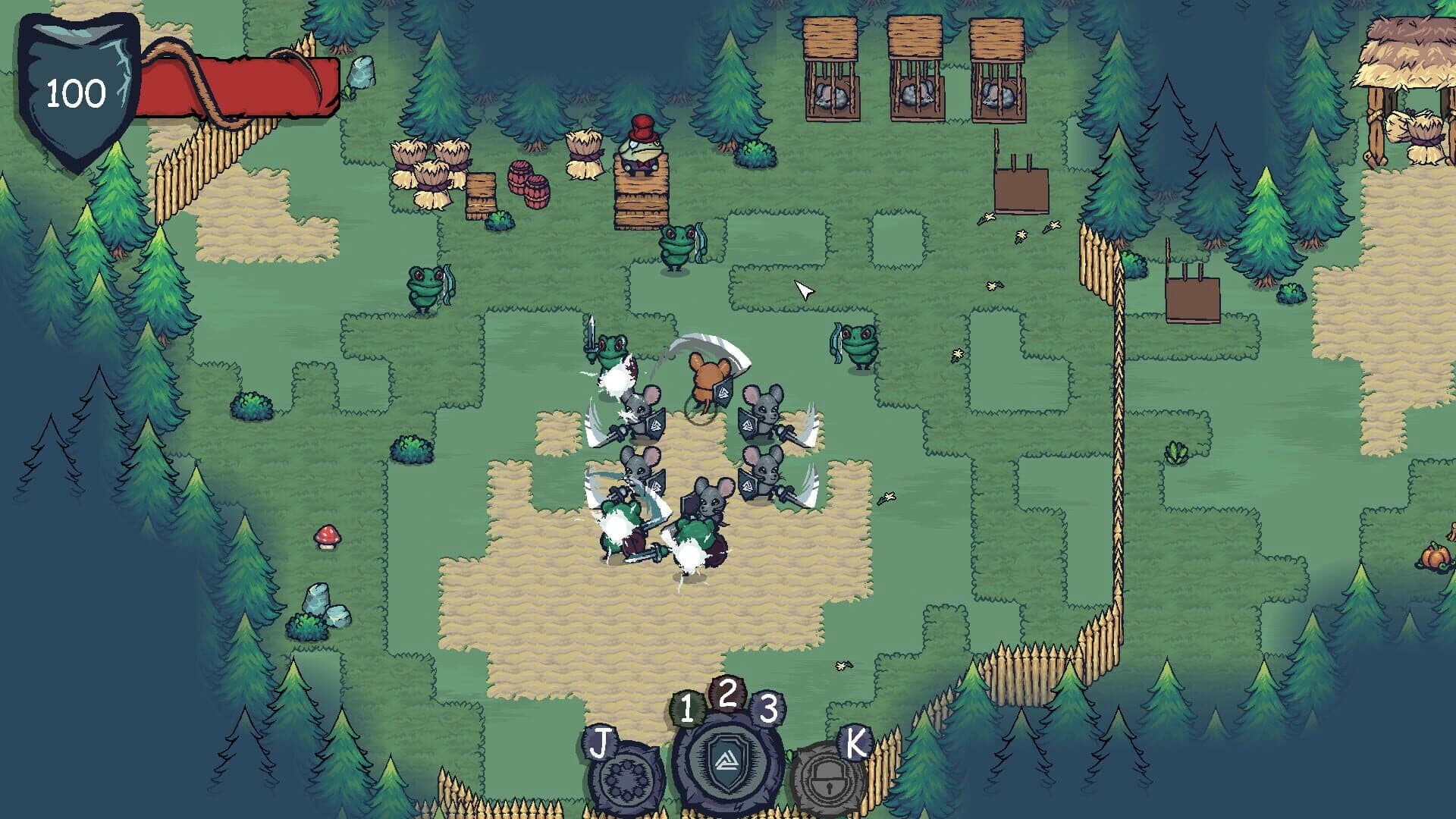1456x819 pixels.
Task: Click the caged mouse in the leftmost cage
Action: [830, 95]
